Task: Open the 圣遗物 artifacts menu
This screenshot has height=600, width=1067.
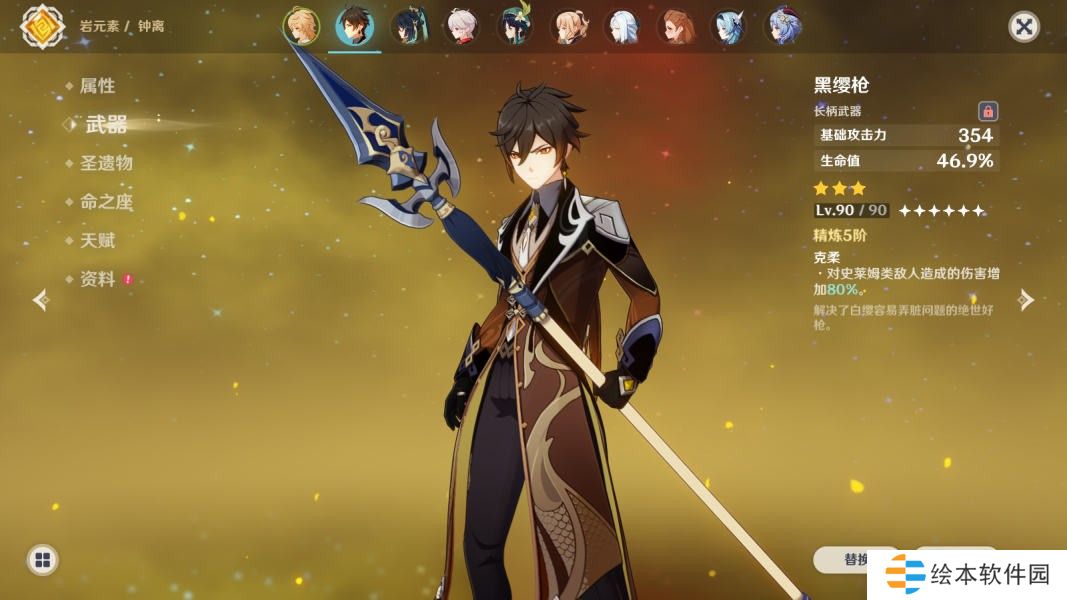Action: tap(105, 163)
